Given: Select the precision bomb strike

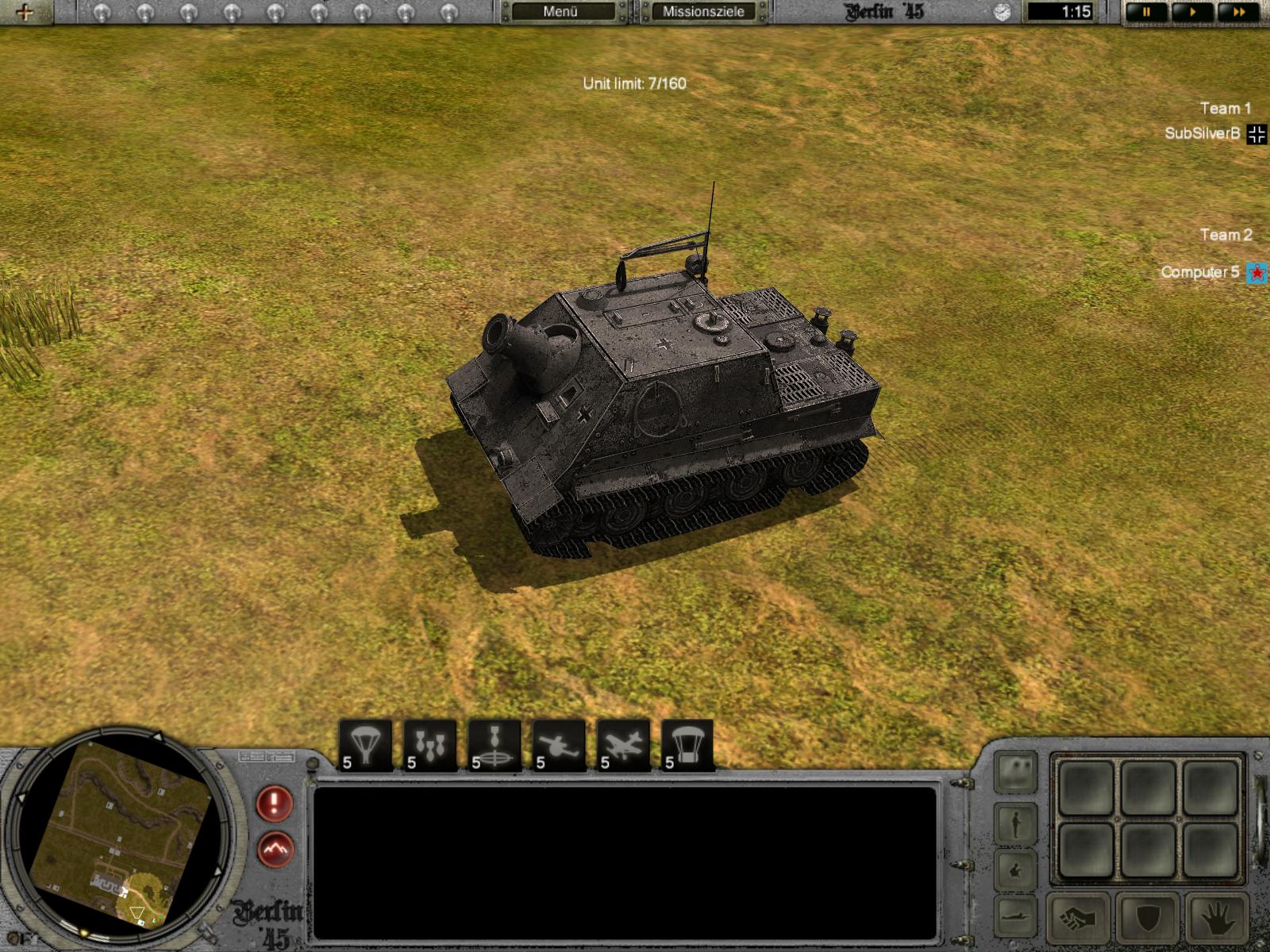Looking at the screenshot, I should click(495, 746).
